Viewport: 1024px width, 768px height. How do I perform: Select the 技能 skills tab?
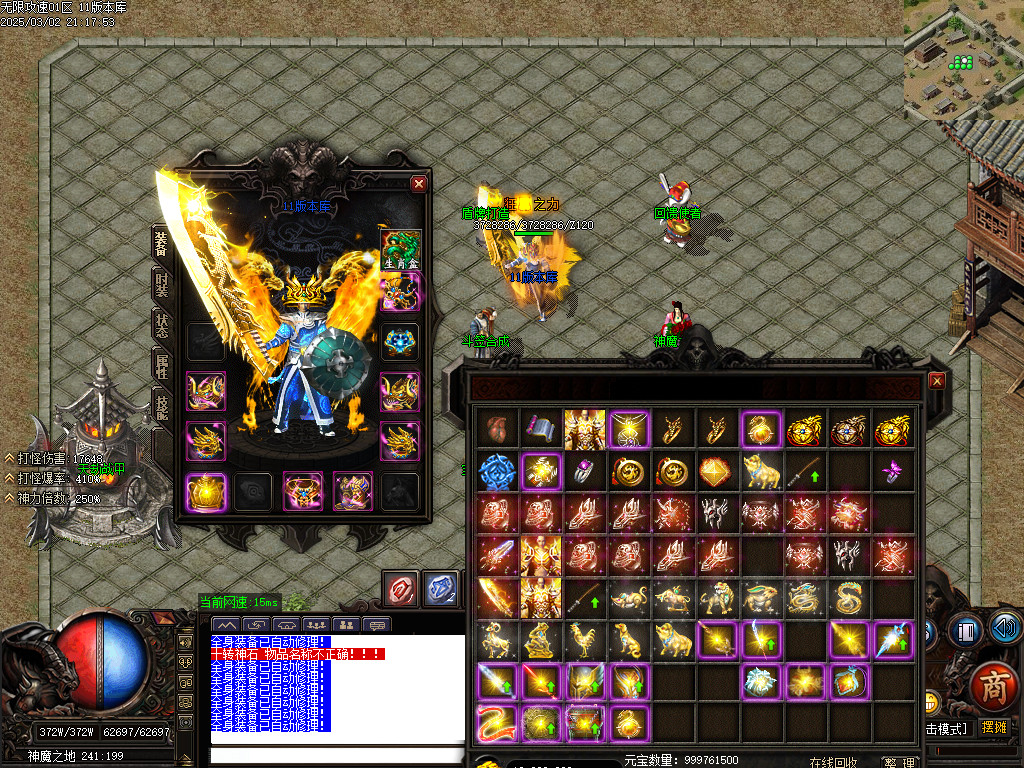pos(162,407)
